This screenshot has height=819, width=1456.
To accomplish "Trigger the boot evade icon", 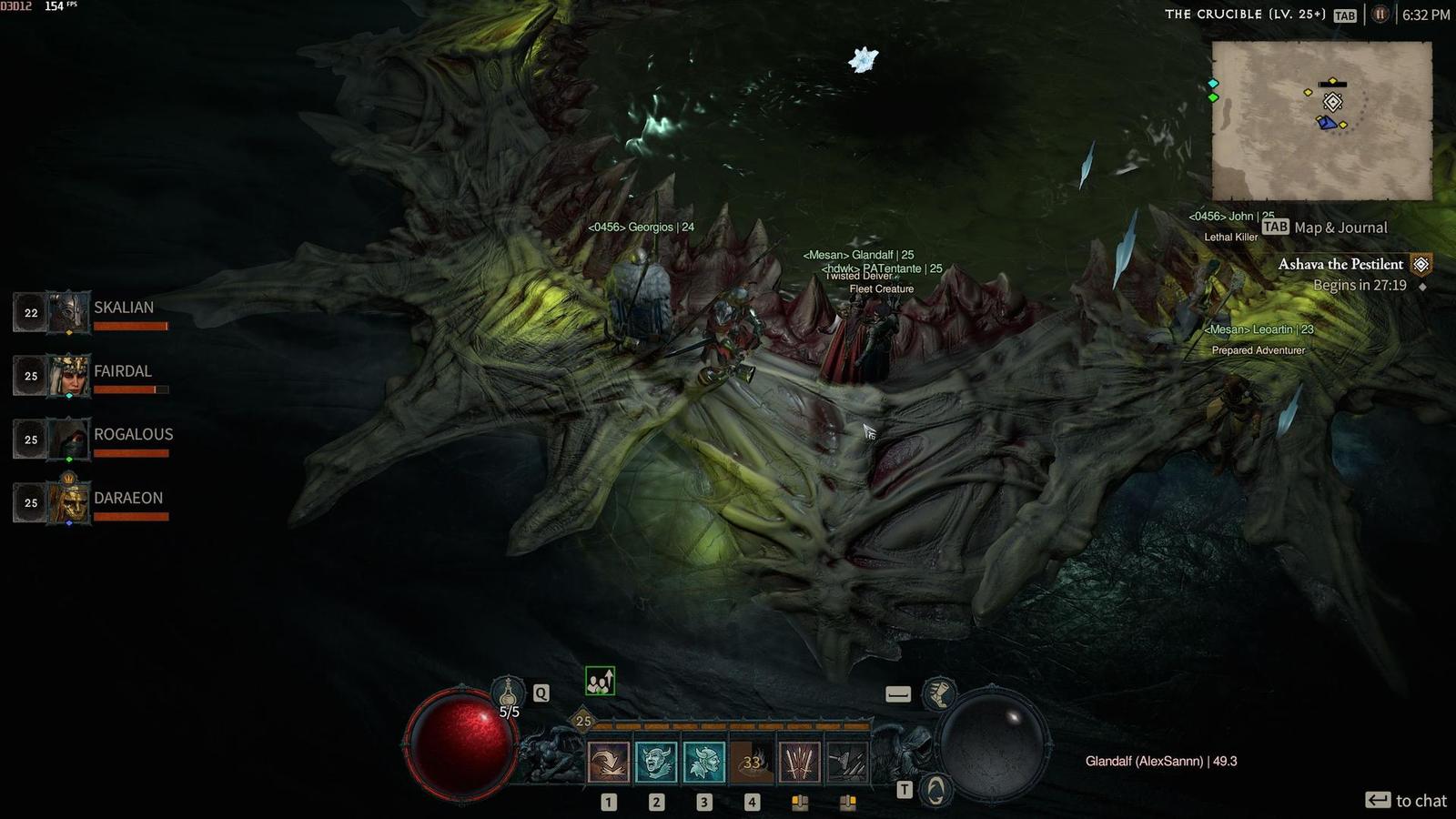I will [x=938, y=694].
